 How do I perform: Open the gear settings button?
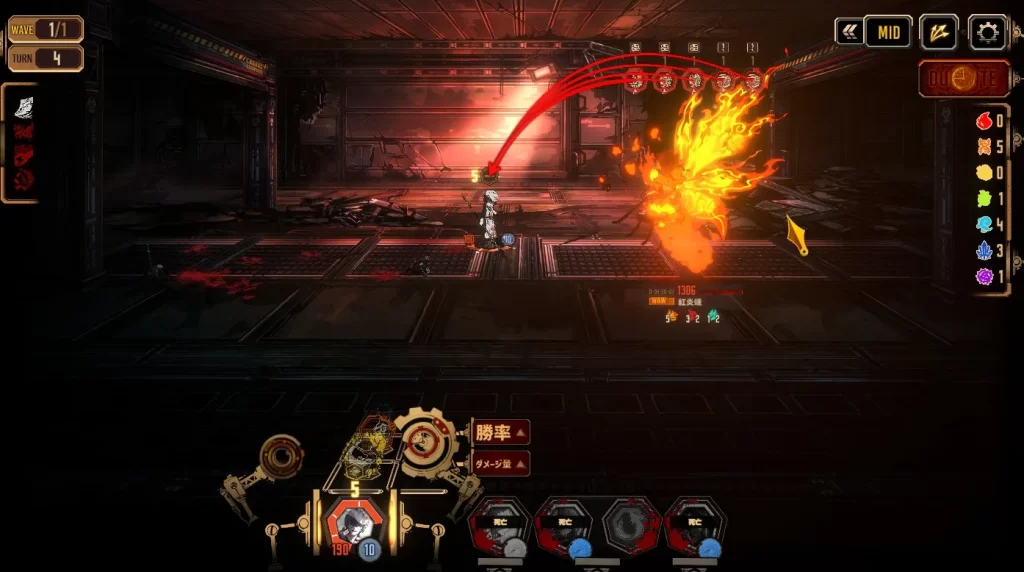[x=987, y=32]
